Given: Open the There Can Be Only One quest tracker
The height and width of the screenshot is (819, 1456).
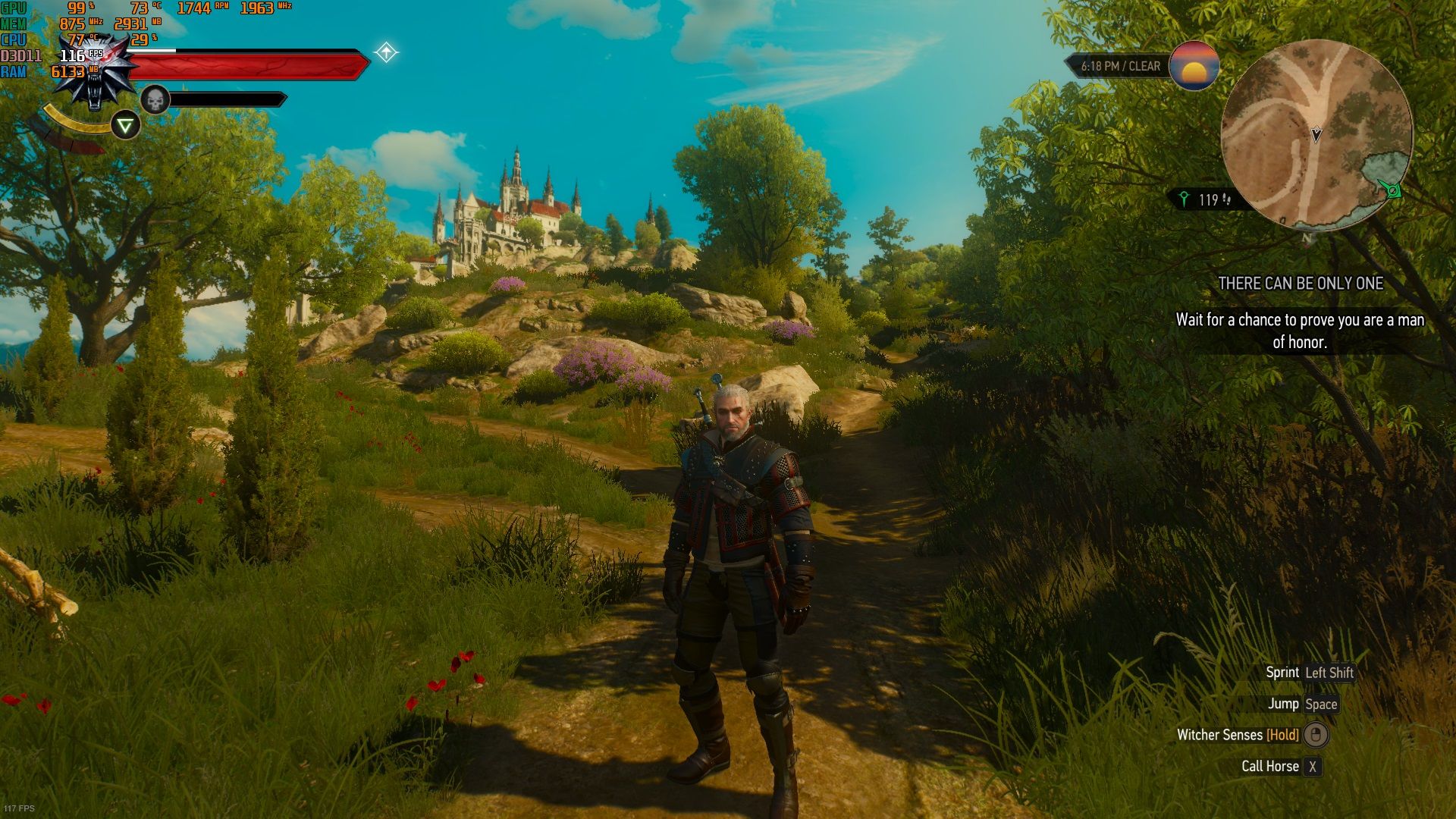Looking at the screenshot, I should (x=1300, y=284).
